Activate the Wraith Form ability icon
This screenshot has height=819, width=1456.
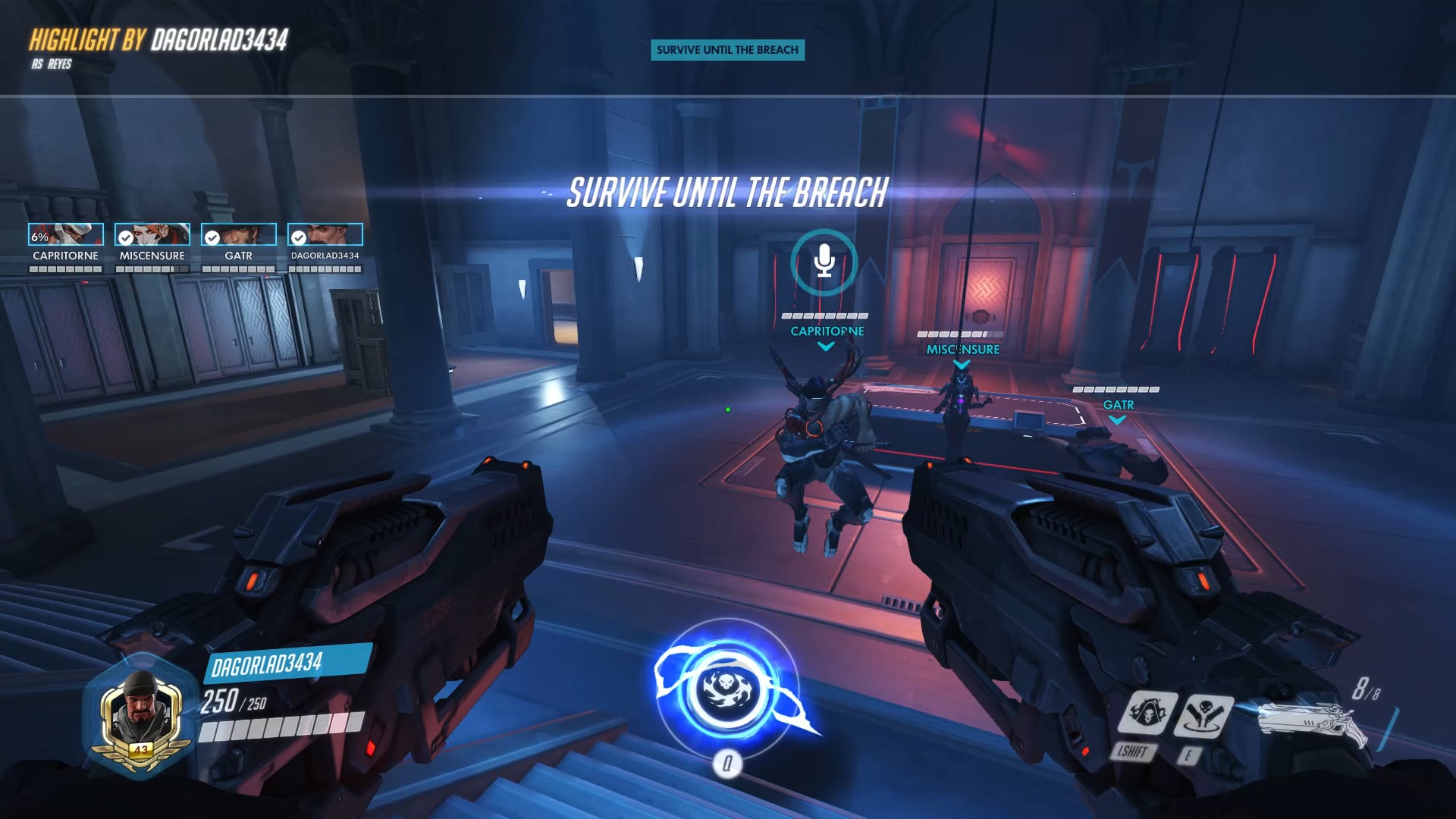(1147, 714)
